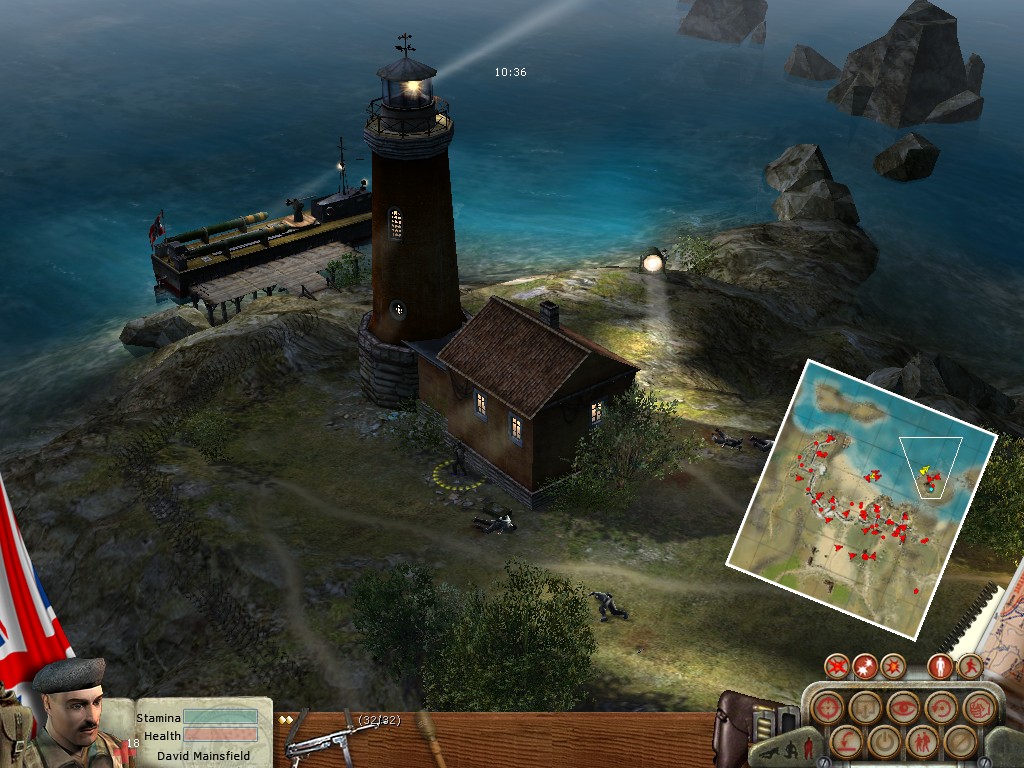This screenshot has width=1024, height=768.
Task: Select the stick grenade slot
Action: tap(430, 736)
